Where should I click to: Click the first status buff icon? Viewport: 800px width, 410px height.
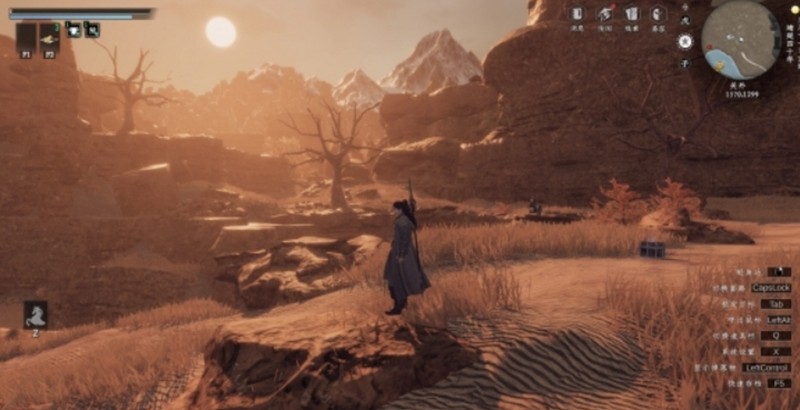click(x=74, y=29)
